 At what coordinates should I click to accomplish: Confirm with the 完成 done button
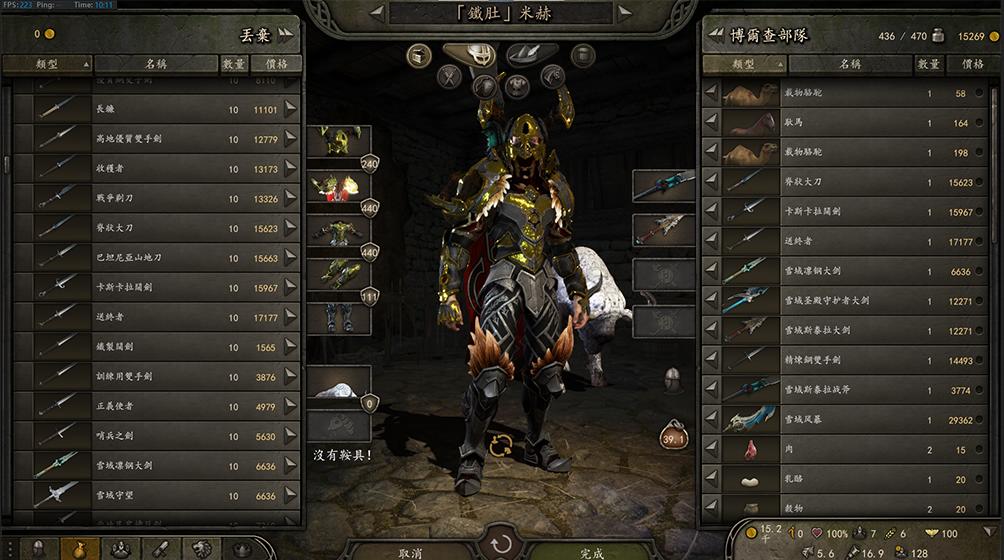[592, 552]
